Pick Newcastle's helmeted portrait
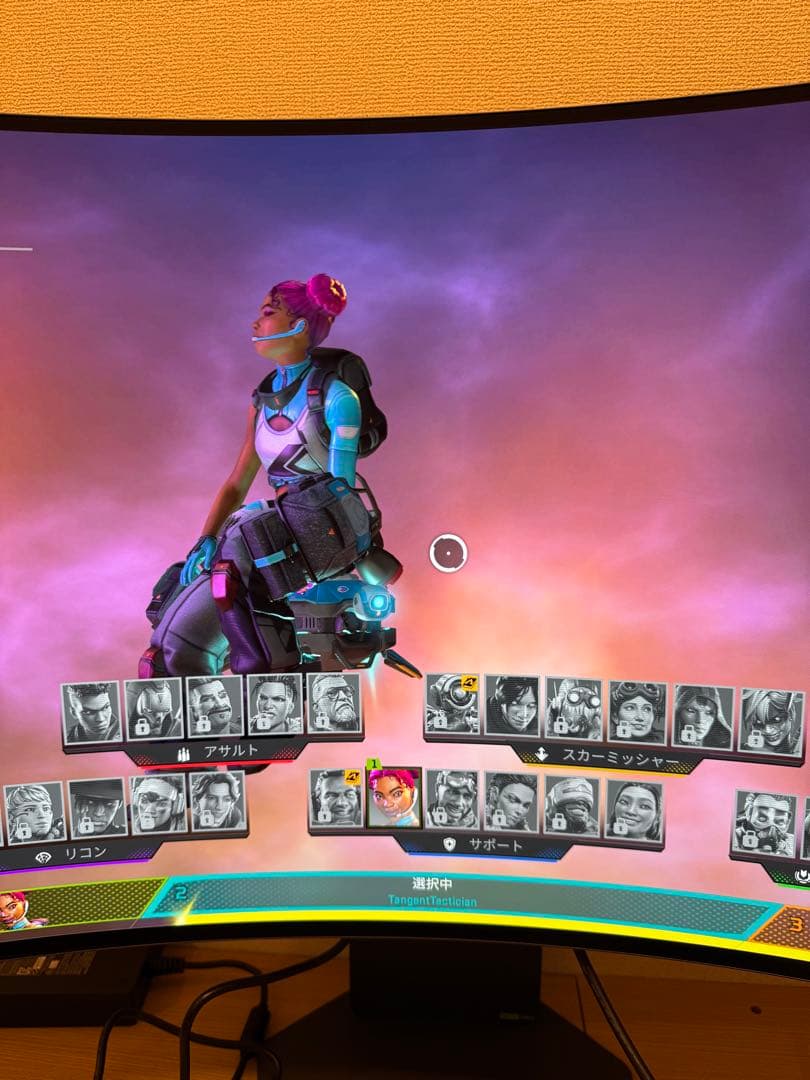810x1080 pixels. point(572,804)
